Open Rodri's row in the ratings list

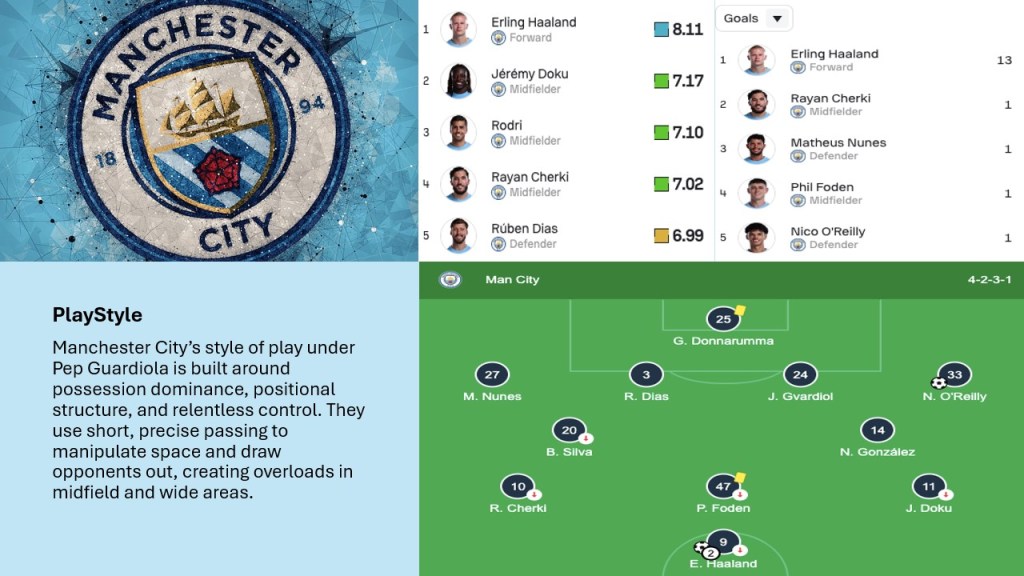565,132
